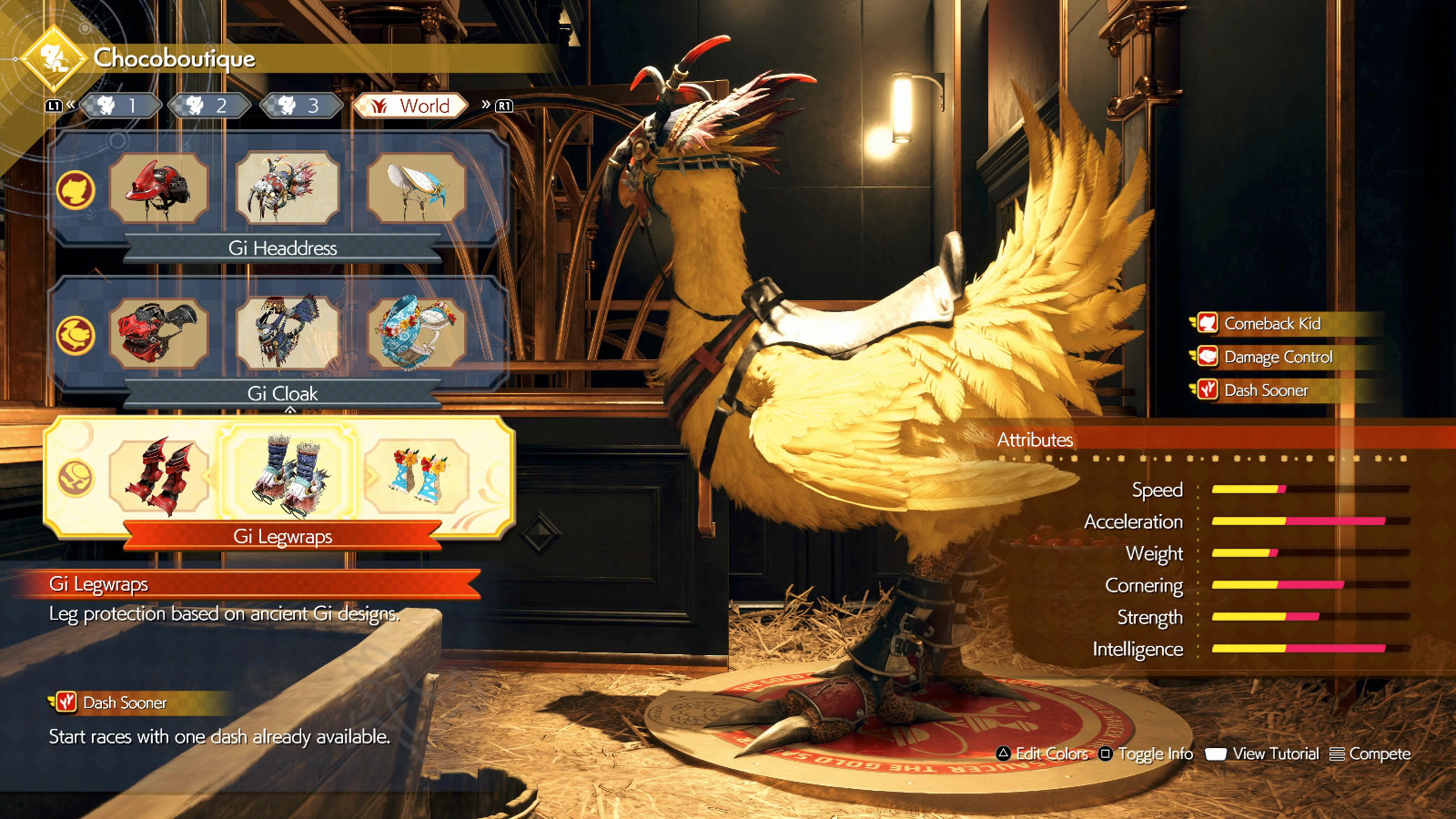Select the Comeback Kid ability
Image resolution: width=1456 pixels, height=819 pixels.
tap(1272, 323)
